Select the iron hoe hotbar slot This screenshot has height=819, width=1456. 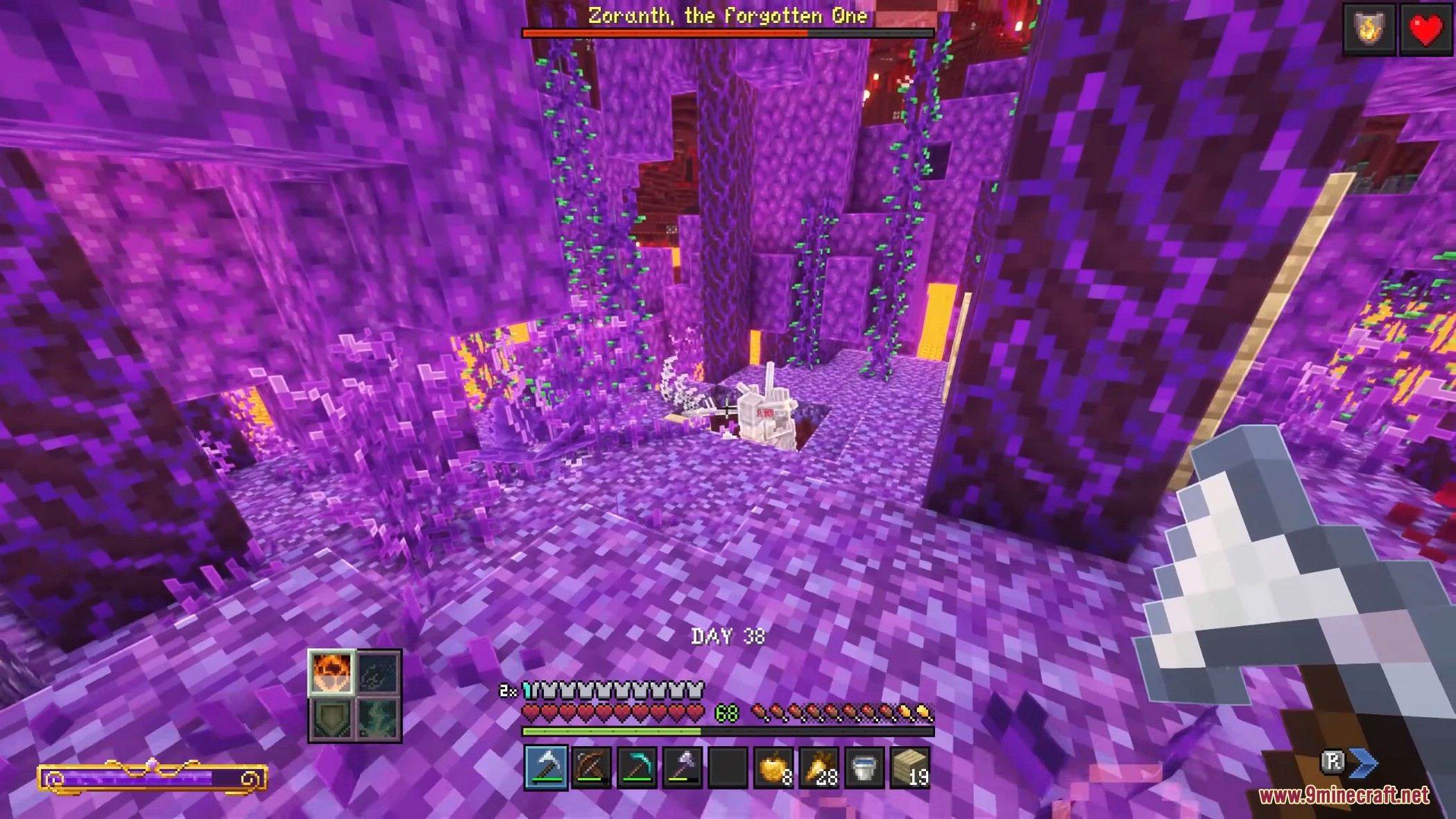click(x=546, y=767)
